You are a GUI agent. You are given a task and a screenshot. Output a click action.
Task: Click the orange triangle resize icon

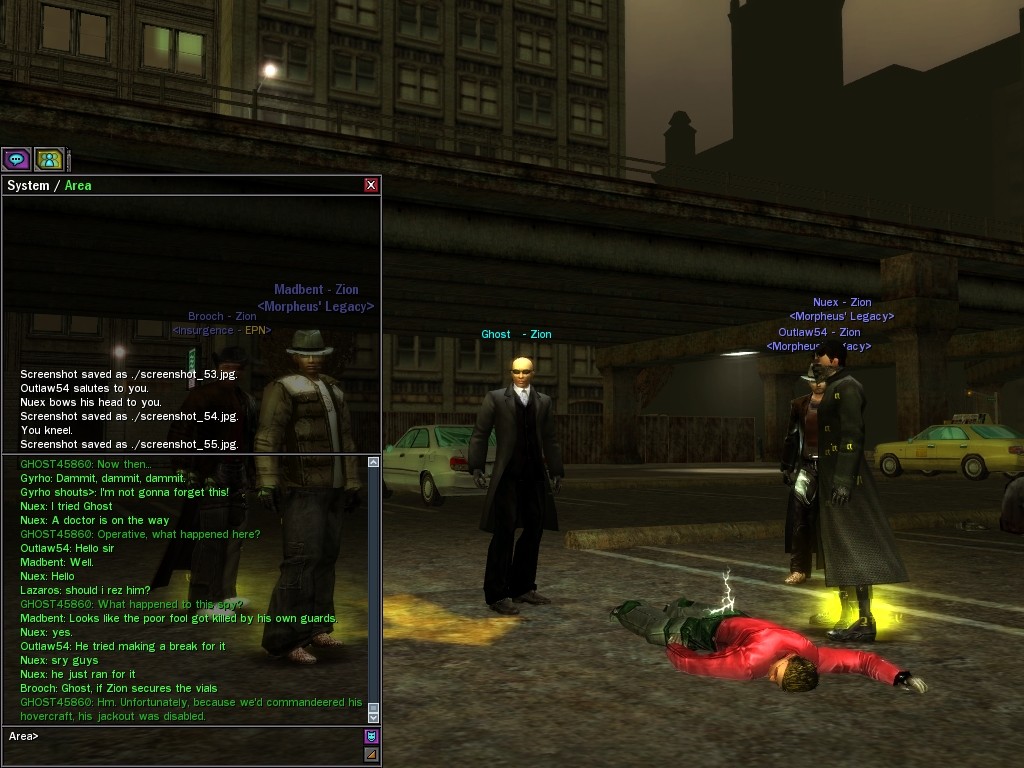tap(371, 754)
